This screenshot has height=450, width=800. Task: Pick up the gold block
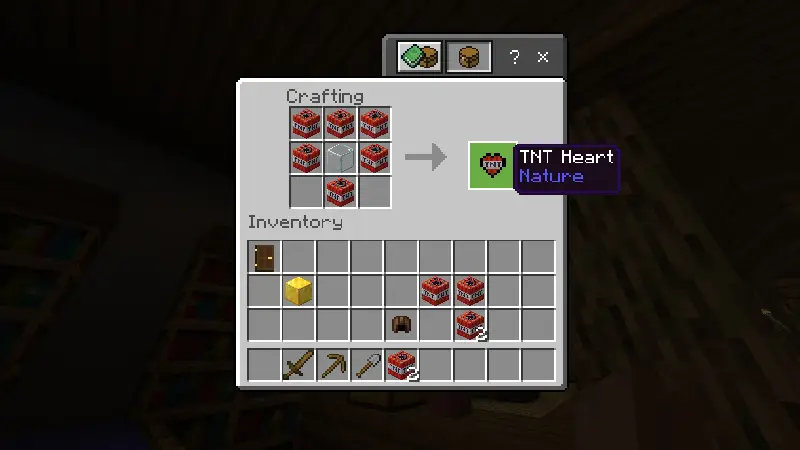coord(299,291)
